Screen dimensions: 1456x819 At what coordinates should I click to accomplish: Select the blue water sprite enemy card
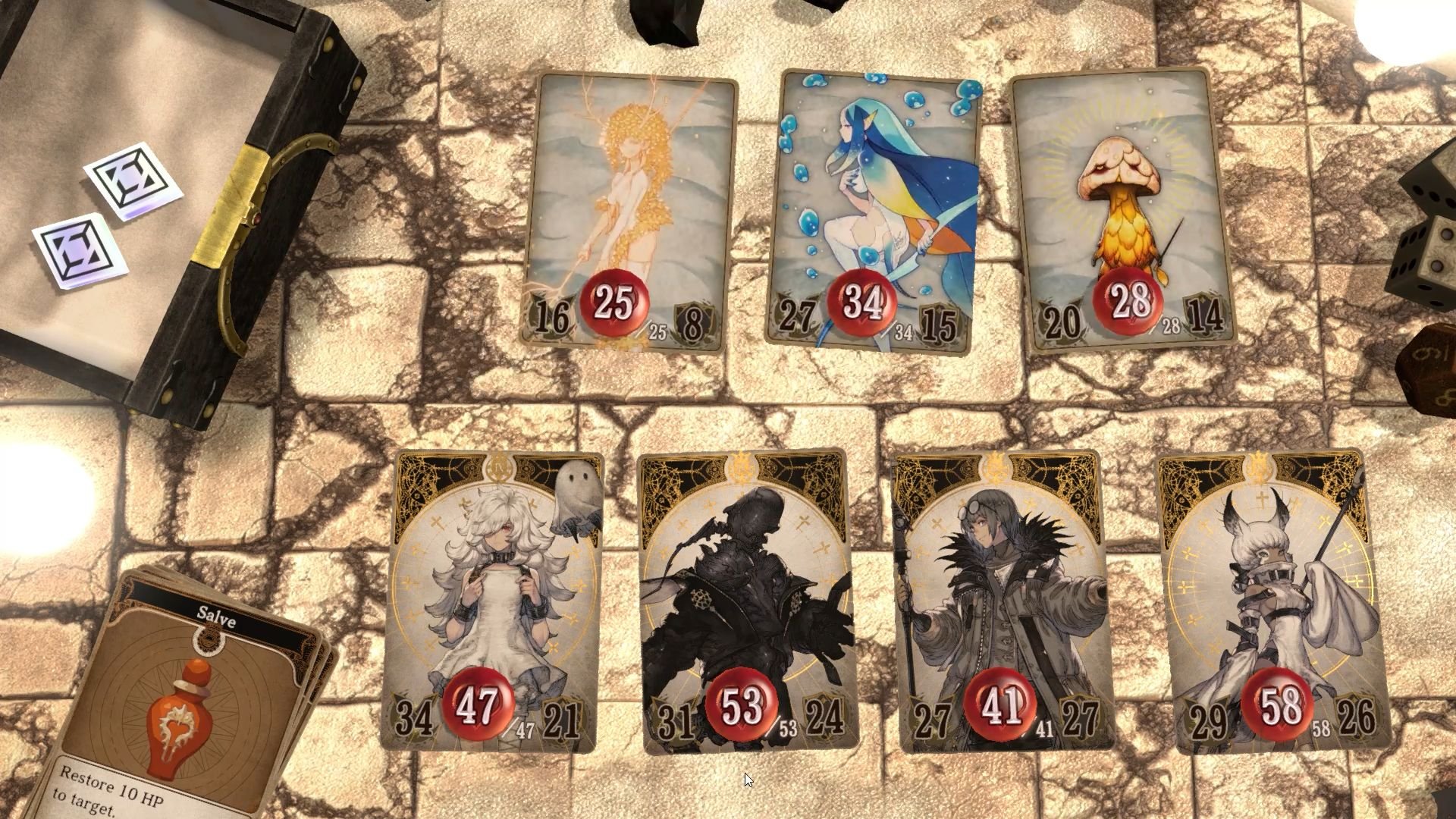[x=872, y=190]
